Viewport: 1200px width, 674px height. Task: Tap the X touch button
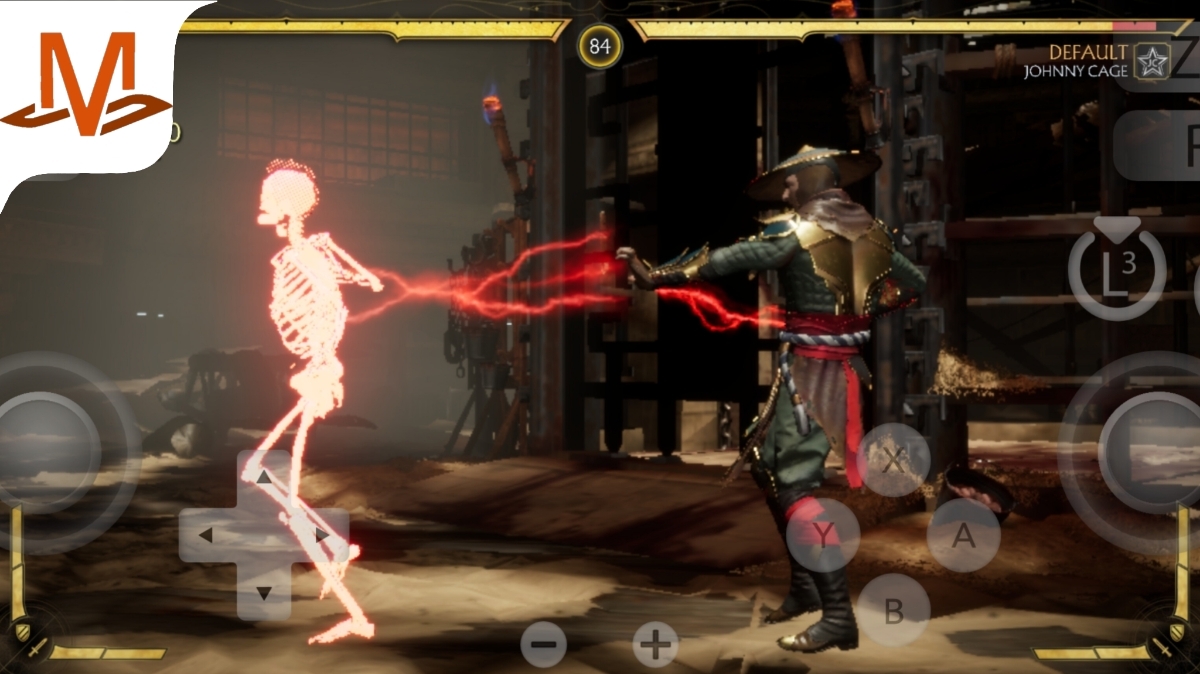(x=894, y=460)
